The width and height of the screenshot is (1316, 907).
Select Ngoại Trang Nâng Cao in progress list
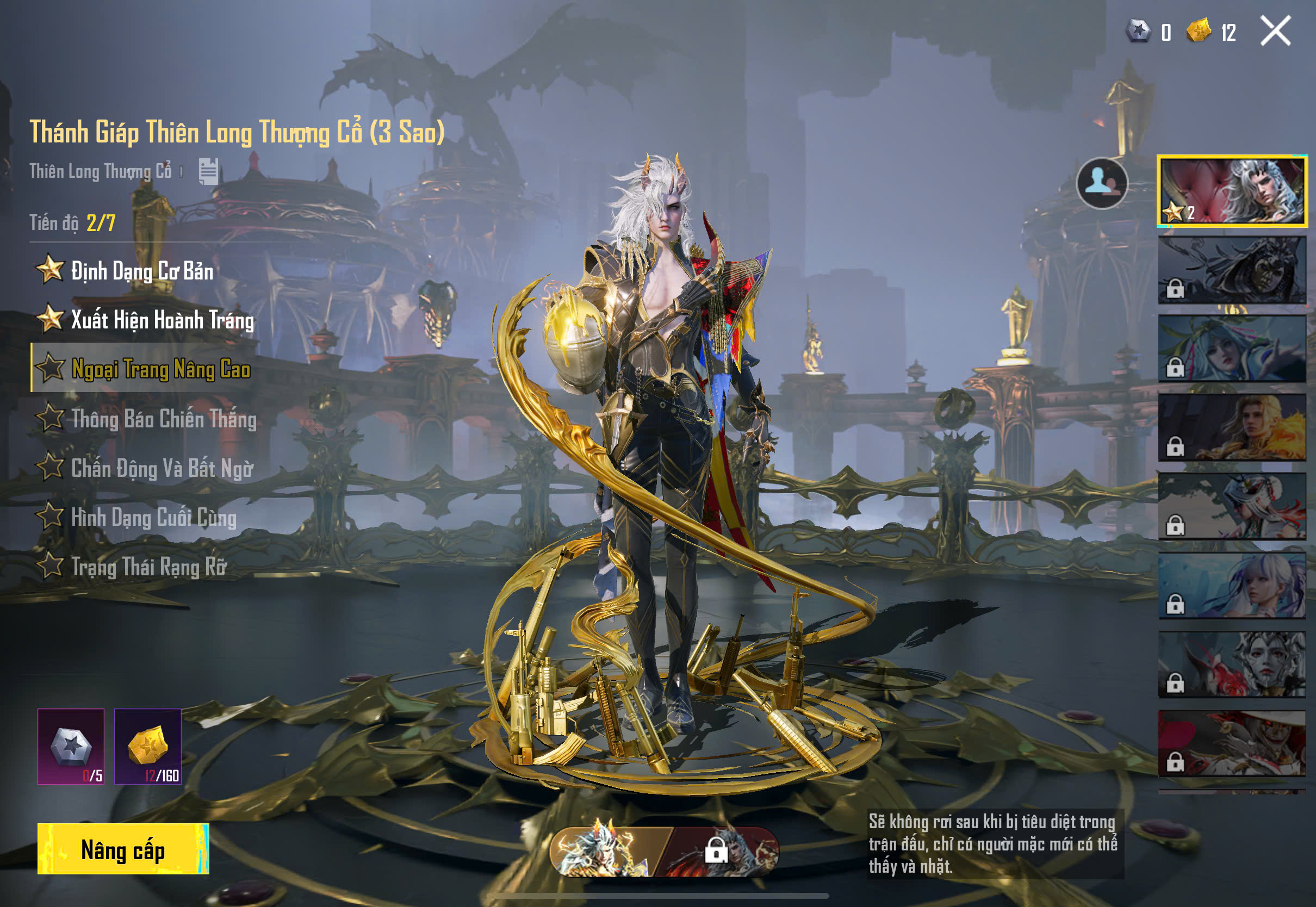(160, 369)
